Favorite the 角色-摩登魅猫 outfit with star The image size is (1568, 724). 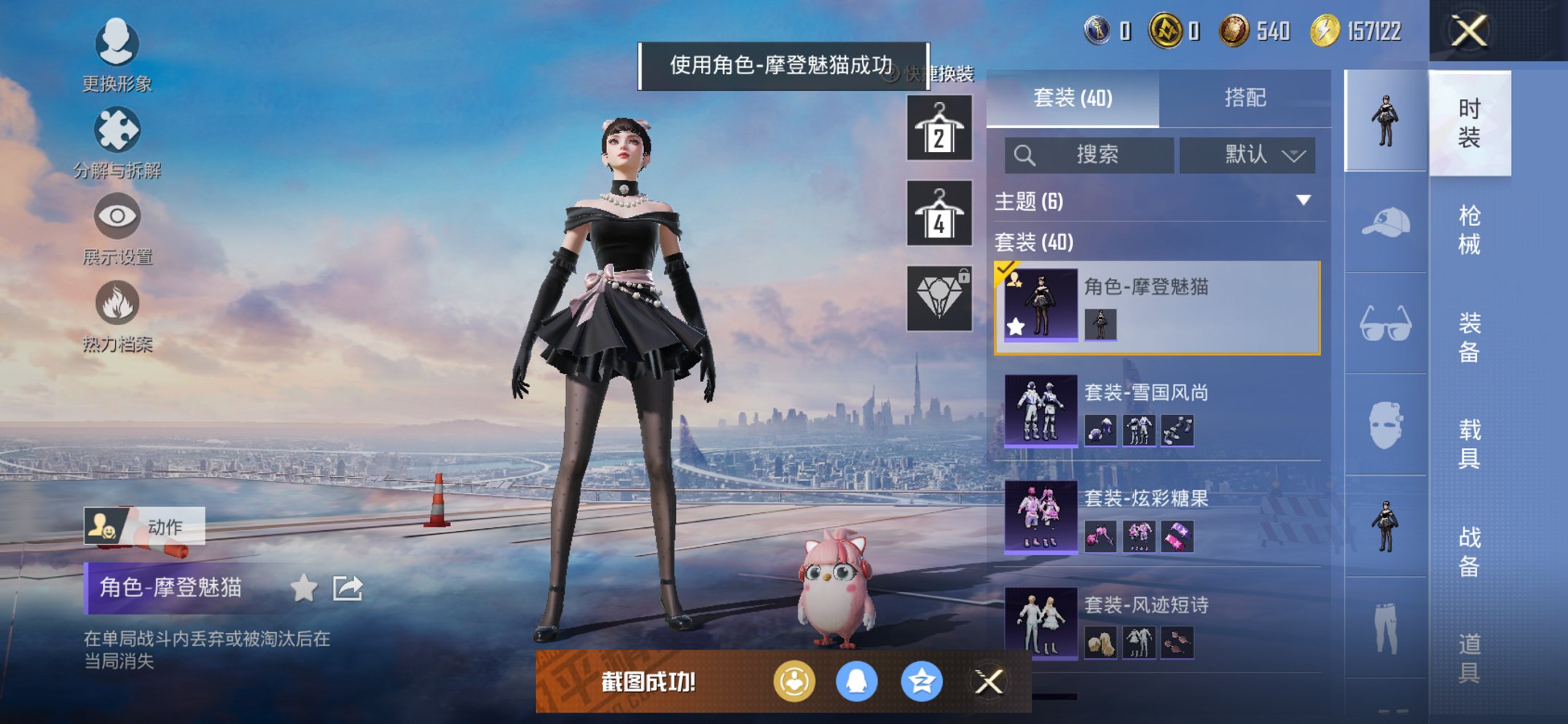pyautogui.click(x=305, y=589)
